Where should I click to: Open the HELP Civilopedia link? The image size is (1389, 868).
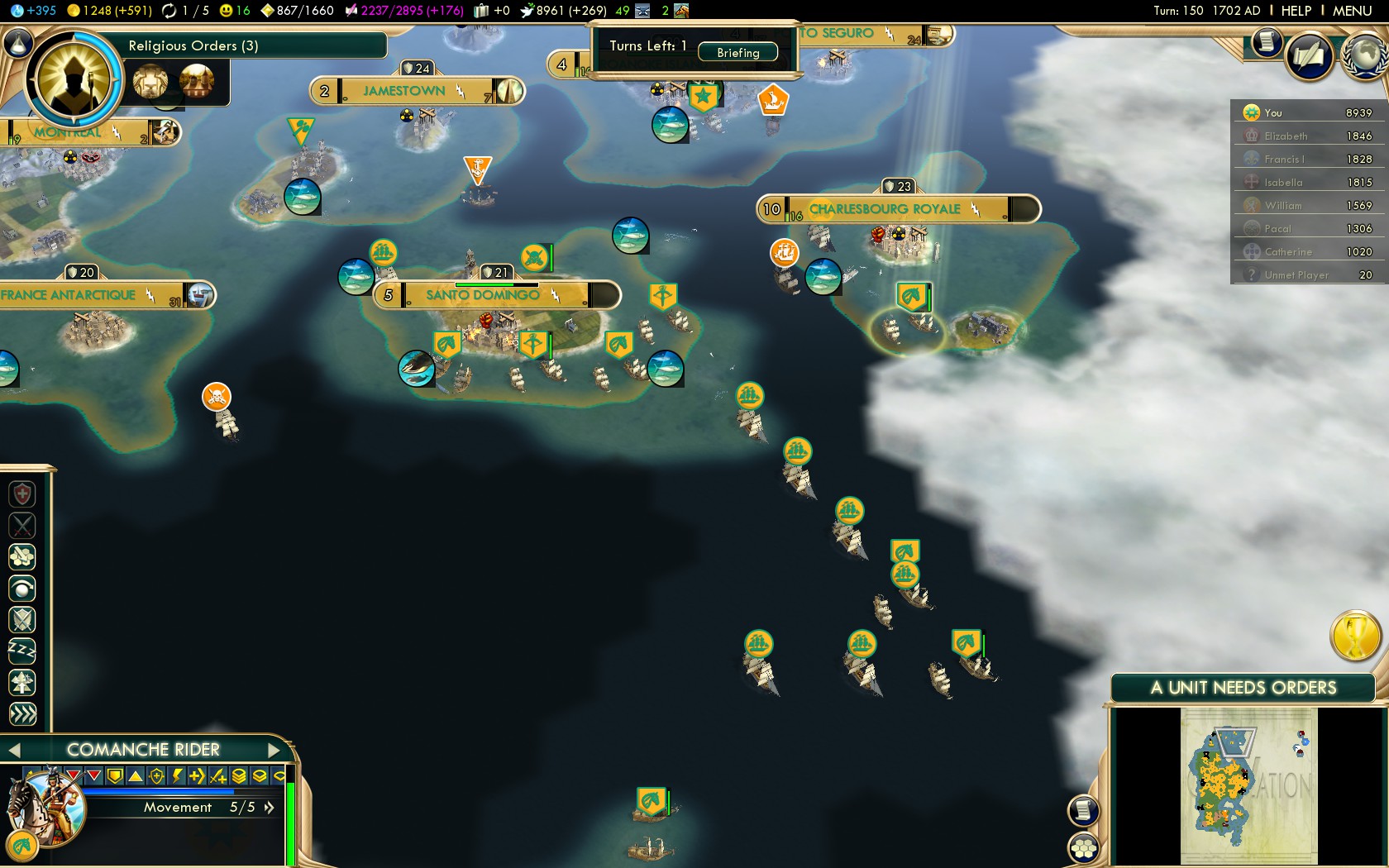(x=1296, y=11)
